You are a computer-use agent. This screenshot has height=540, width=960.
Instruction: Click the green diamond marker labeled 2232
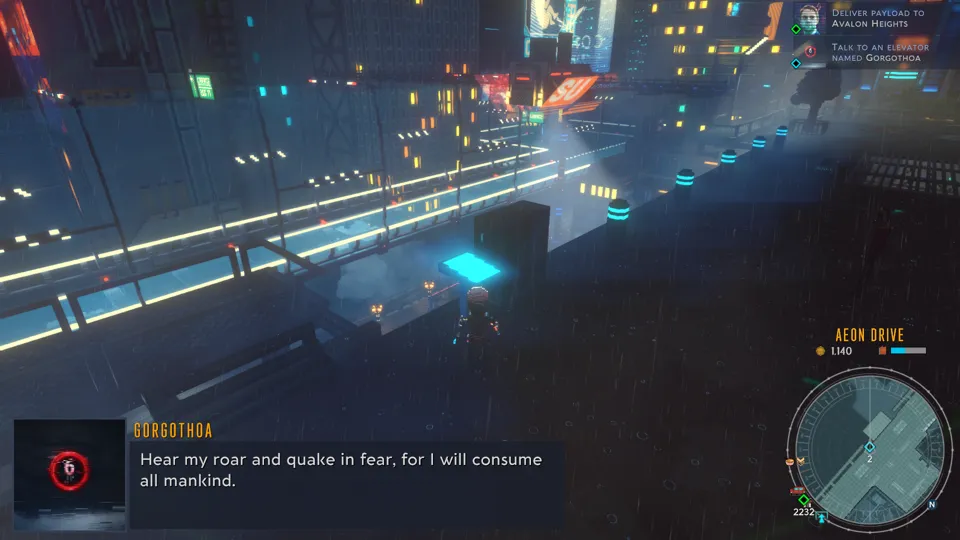pyautogui.click(x=804, y=500)
